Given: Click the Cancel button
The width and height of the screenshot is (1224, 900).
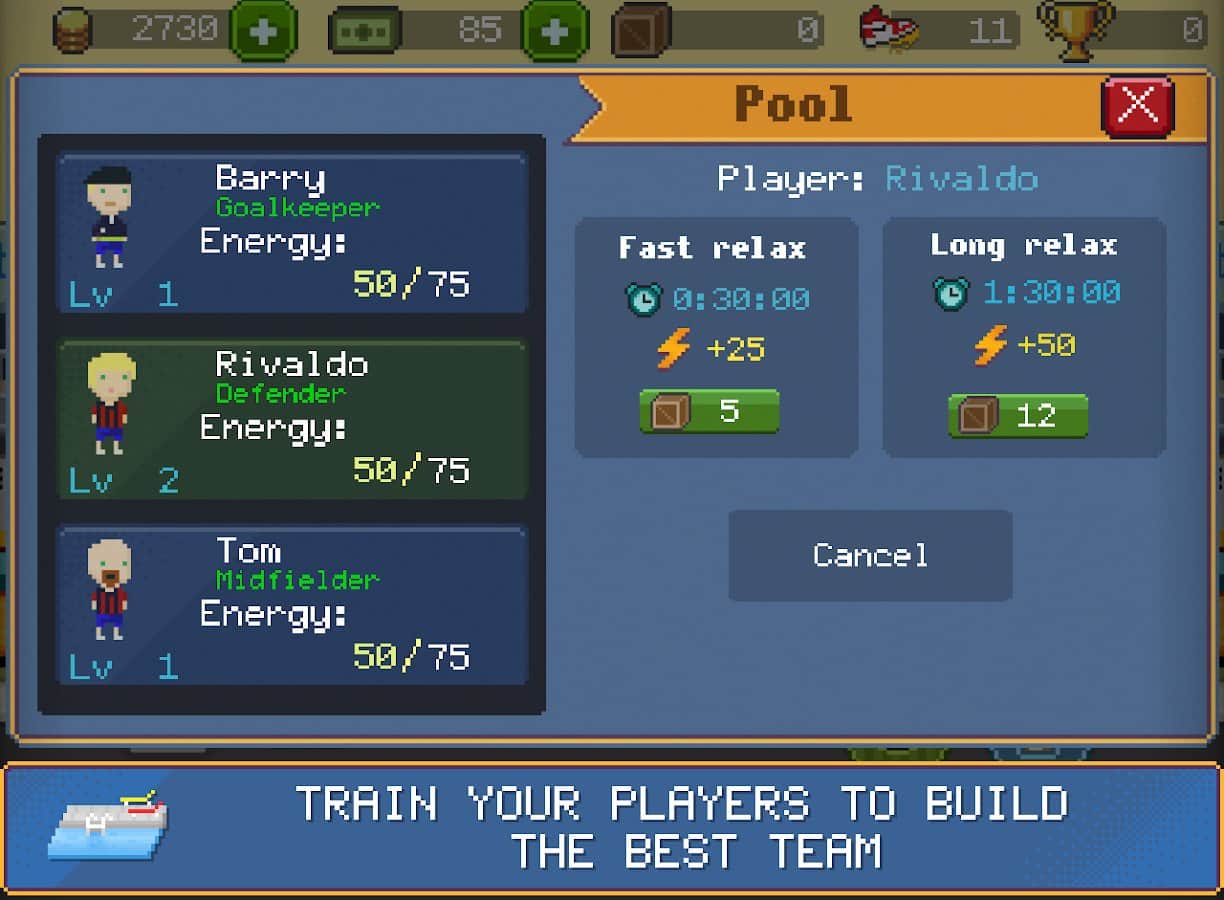Looking at the screenshot, I should (870, 556).
